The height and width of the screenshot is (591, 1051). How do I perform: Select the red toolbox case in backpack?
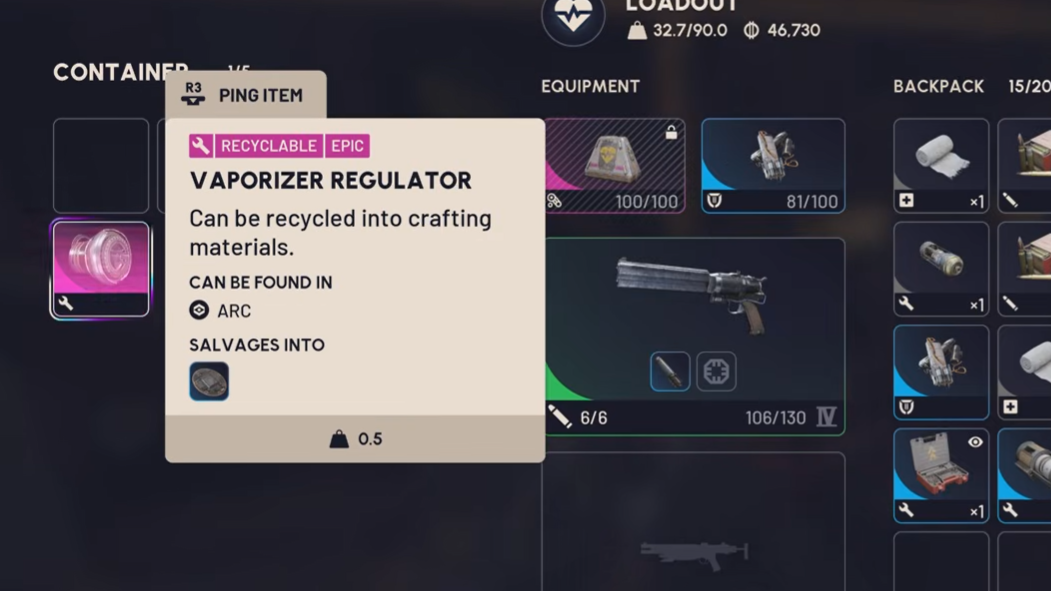941,475
